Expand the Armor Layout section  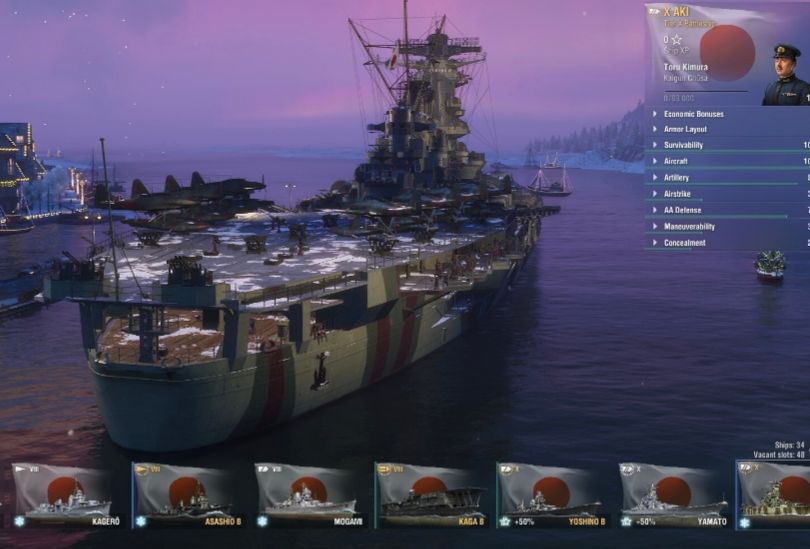point(685,130)
